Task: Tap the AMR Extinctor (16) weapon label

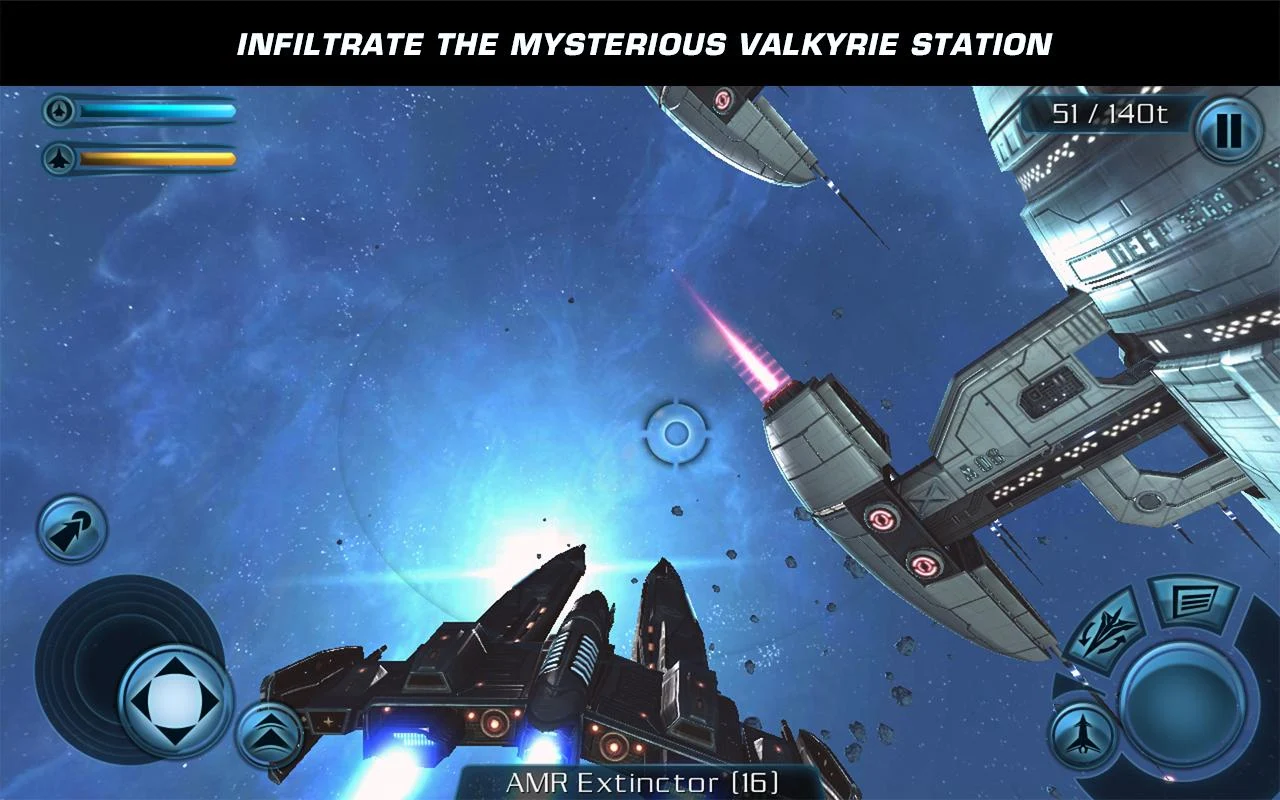Action: [x=640, y=785]
